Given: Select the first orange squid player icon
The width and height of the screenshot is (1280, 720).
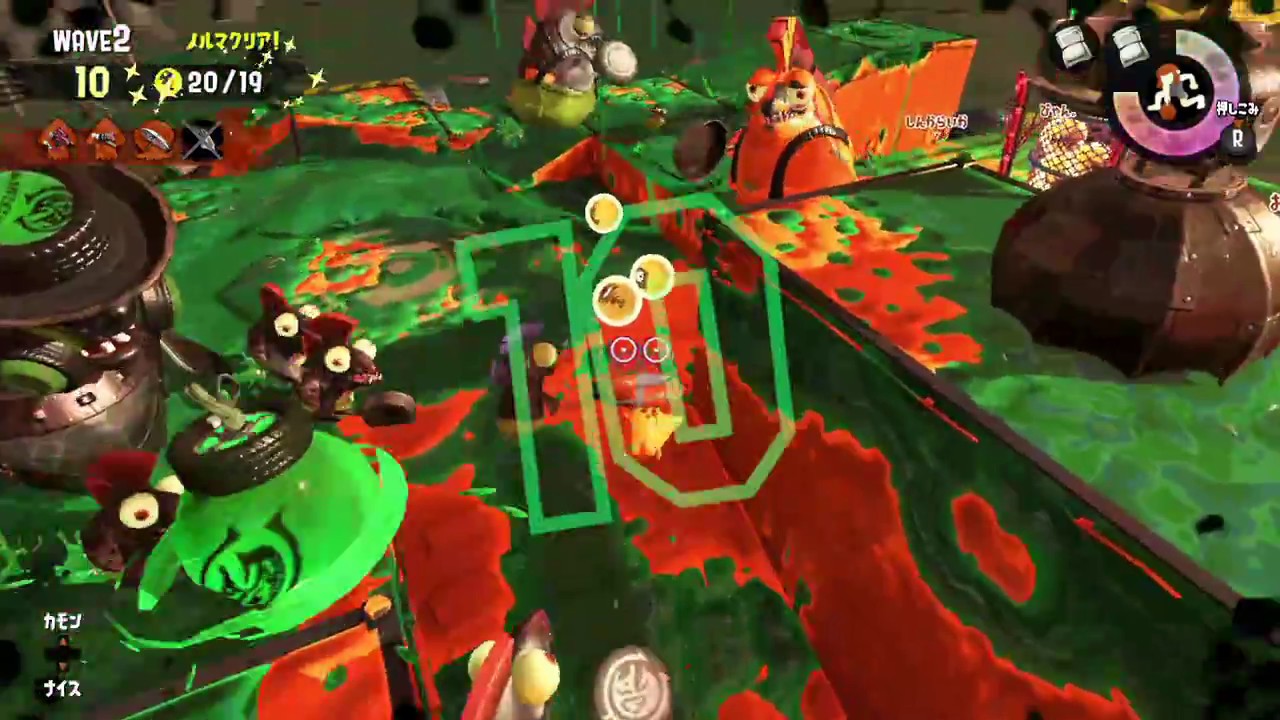Looking at the screenshot, I should tap(58, 140).
